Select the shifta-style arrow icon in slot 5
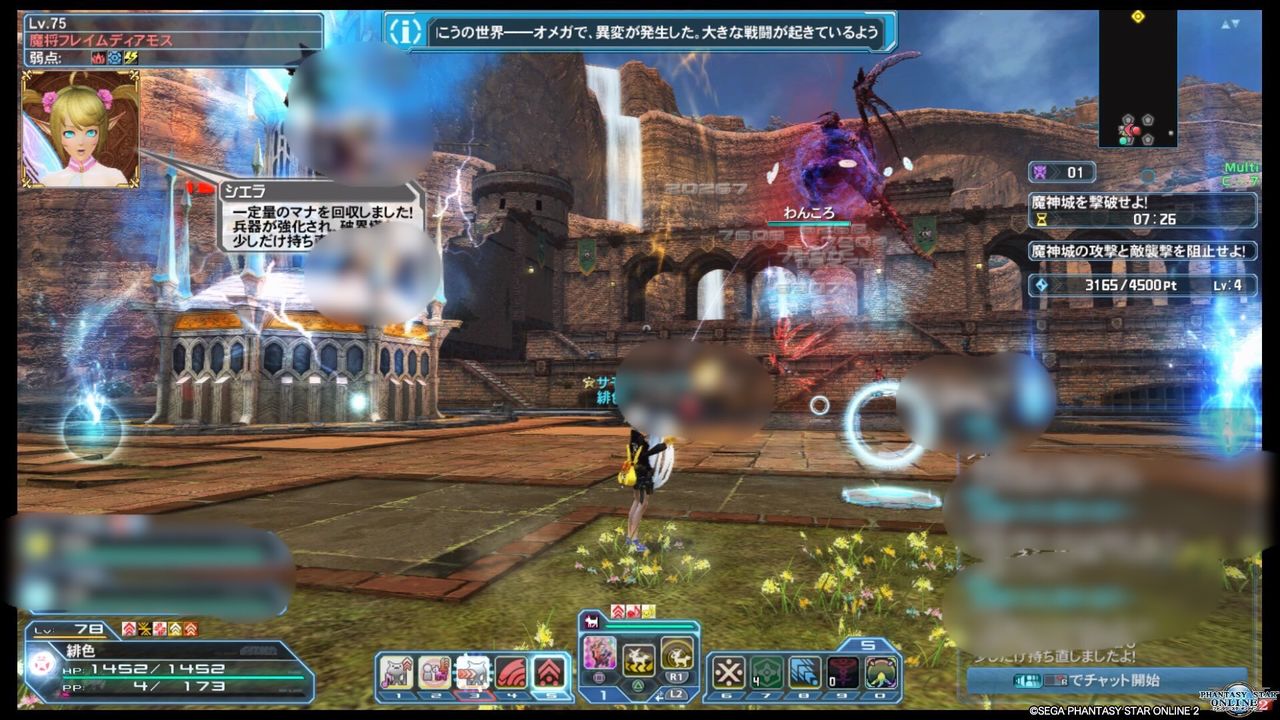 pos(548,671)
